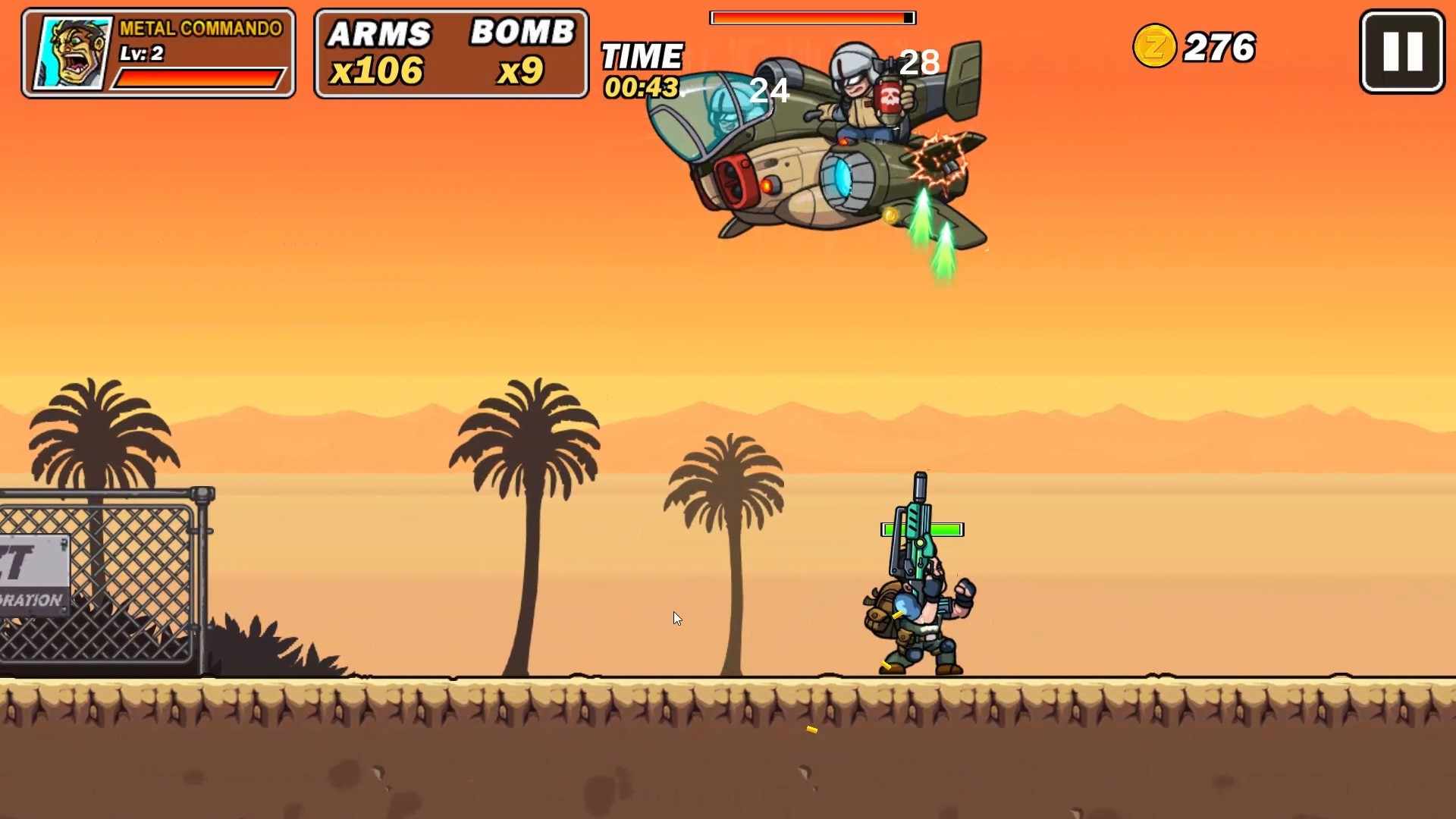
Task: Select the Metal Commando name label
Action: coord(199,30)
